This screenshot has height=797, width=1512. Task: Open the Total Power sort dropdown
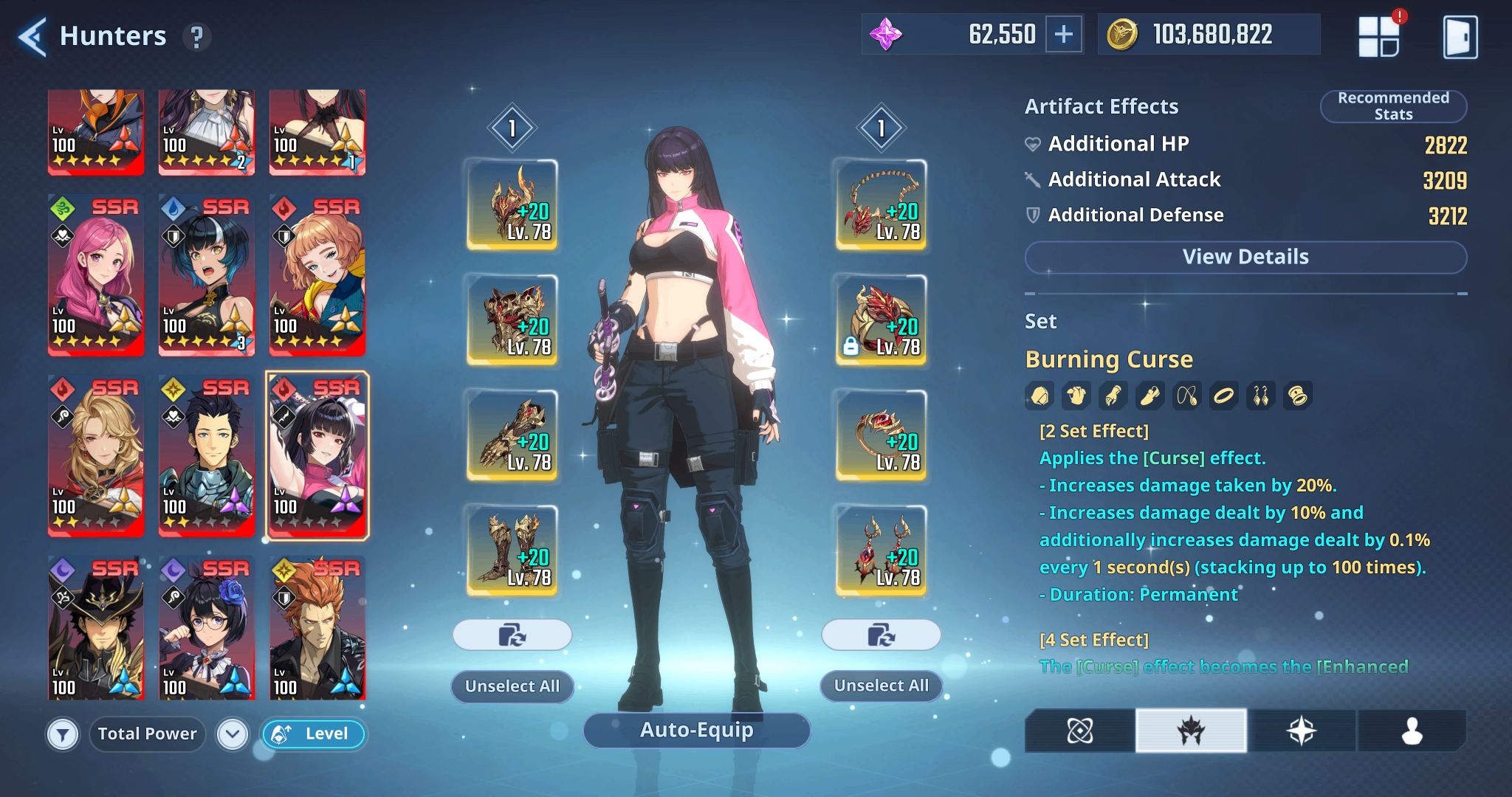coord(233,734)
